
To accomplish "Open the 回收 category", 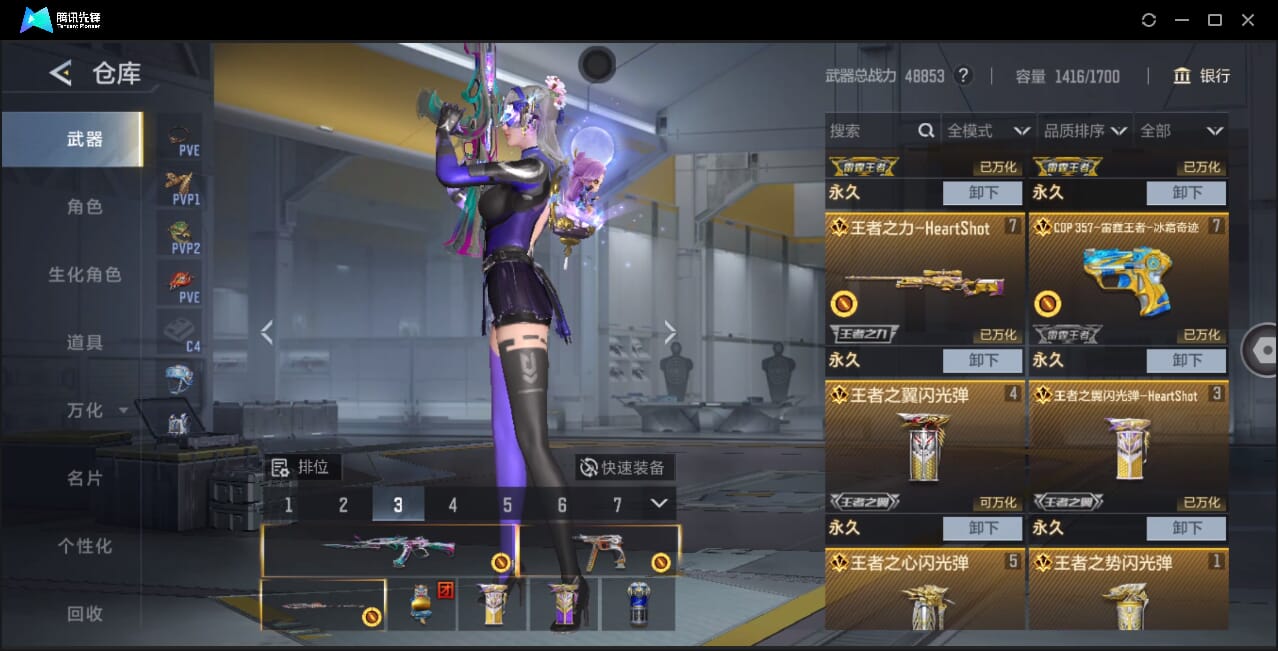I will click(x=85, y=614).
